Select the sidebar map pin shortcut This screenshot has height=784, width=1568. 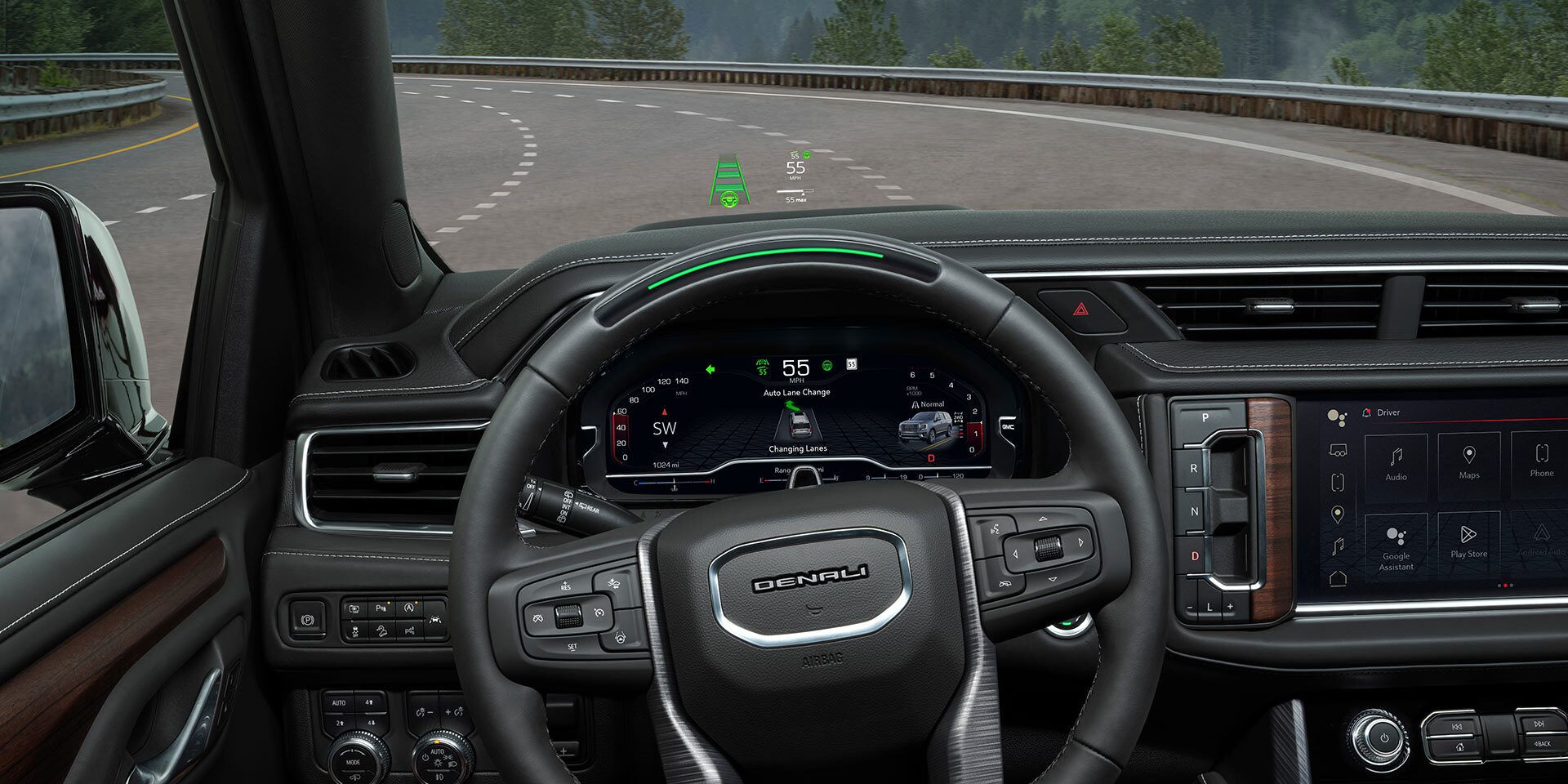pyautogui.click(x=1338, y=514)
